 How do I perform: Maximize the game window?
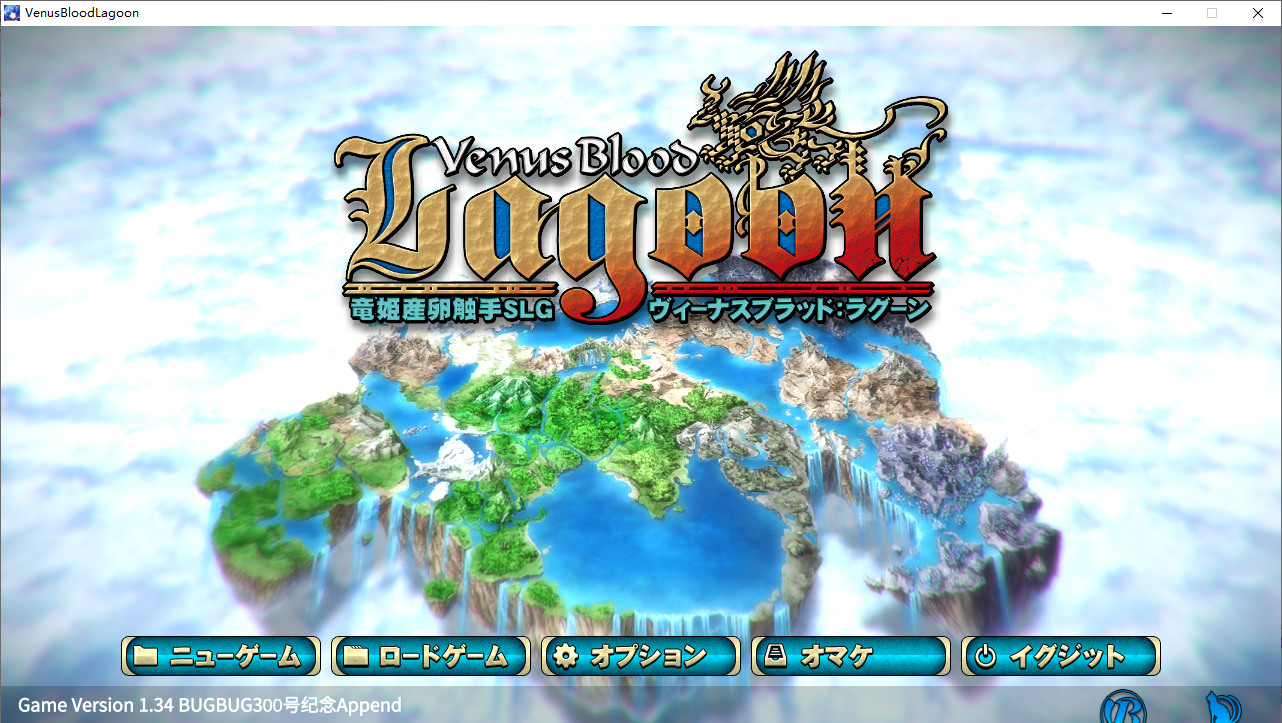coord(1211,13)
